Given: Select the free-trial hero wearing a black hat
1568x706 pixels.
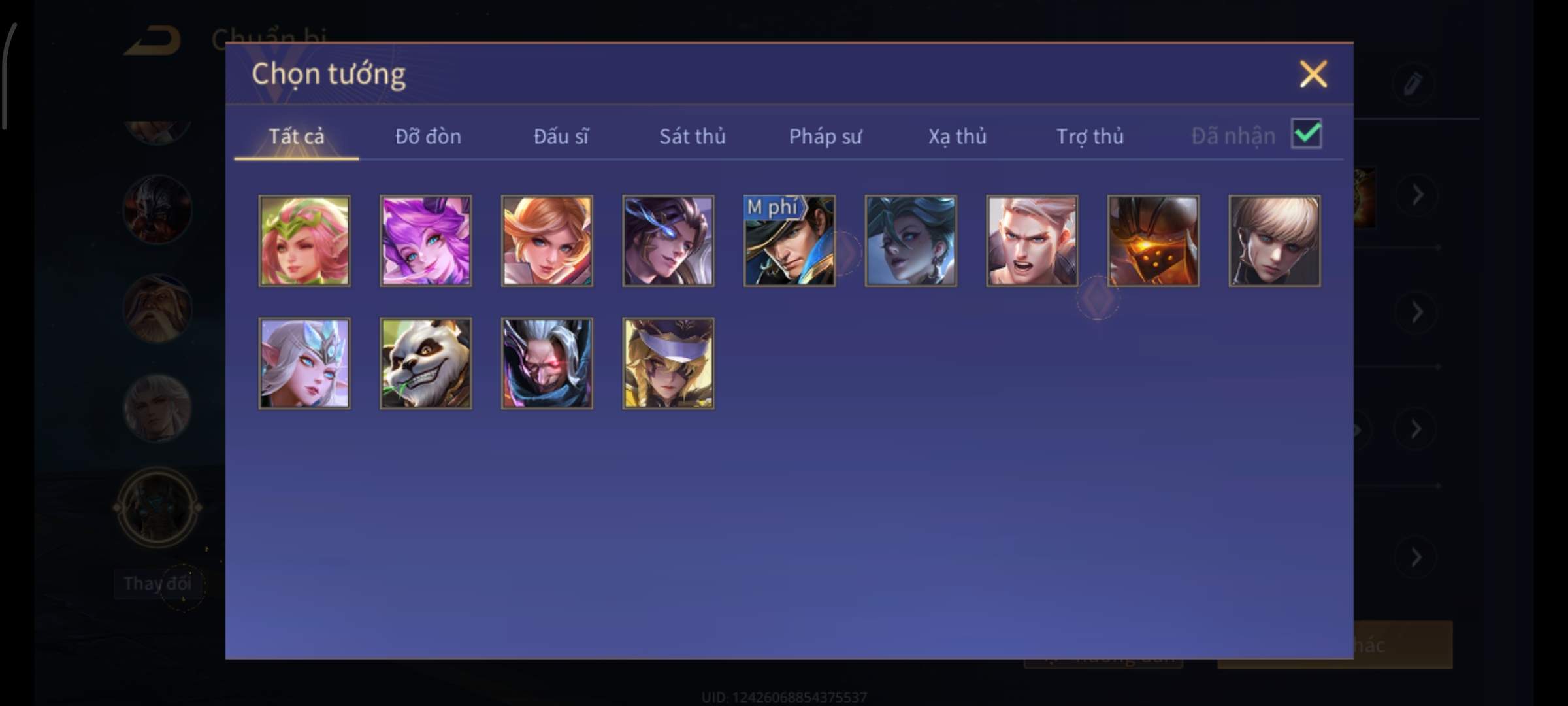Looking at the screenshot, I should 789,241.
